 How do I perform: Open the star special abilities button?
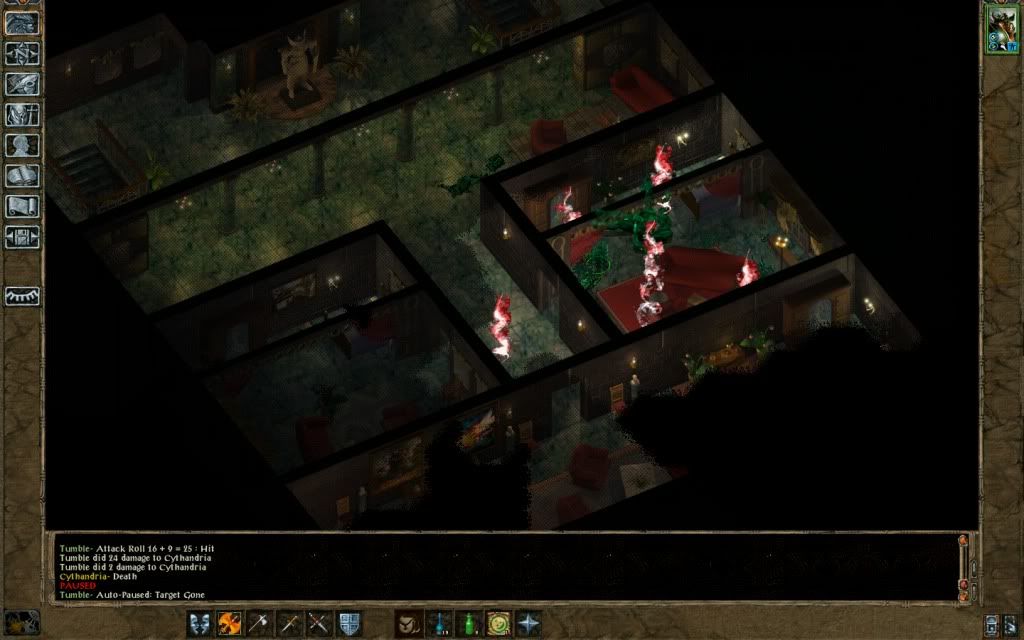tap(527, 623)
